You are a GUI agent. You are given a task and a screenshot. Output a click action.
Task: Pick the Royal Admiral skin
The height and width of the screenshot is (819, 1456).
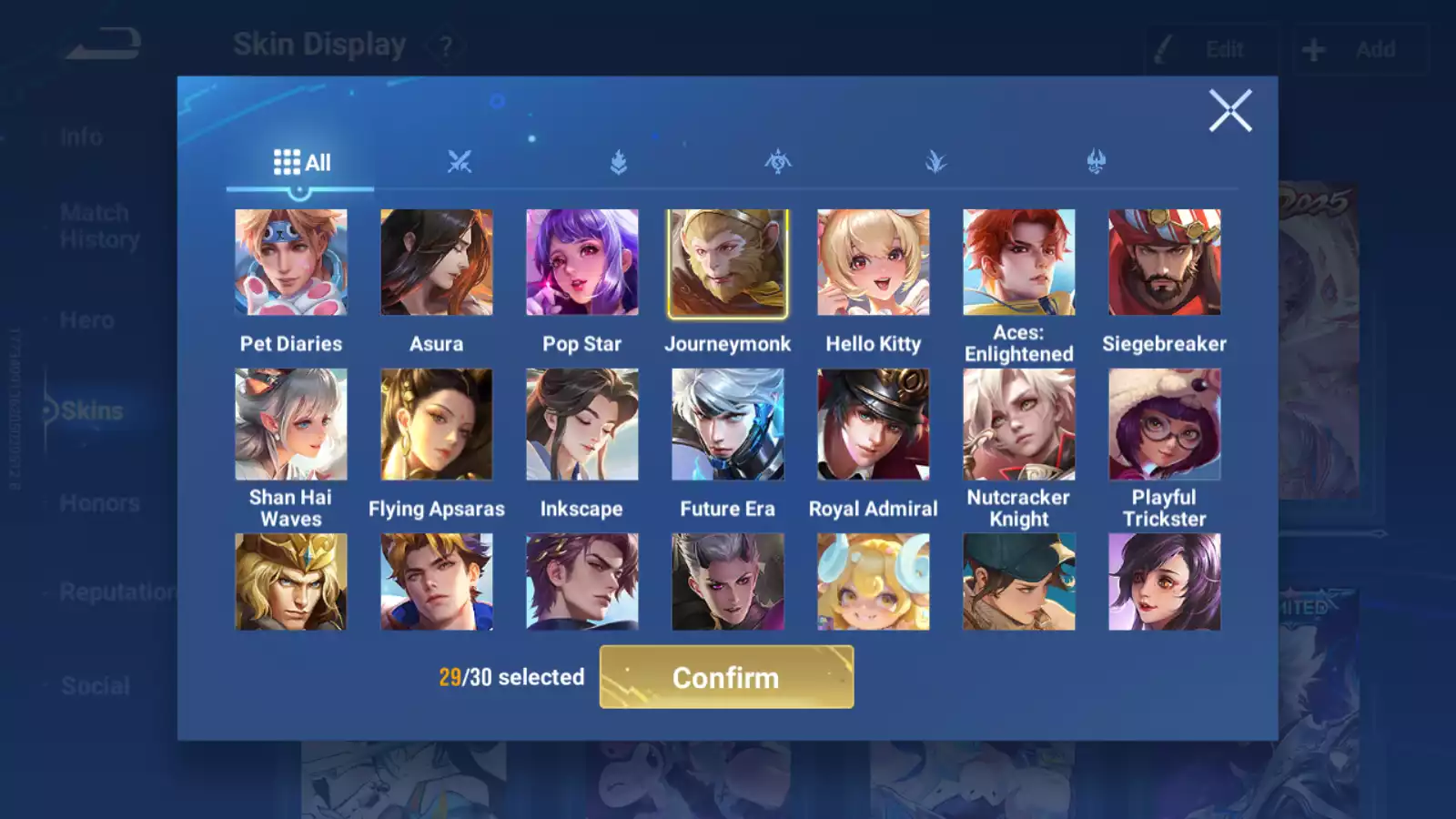click(874, 424)
